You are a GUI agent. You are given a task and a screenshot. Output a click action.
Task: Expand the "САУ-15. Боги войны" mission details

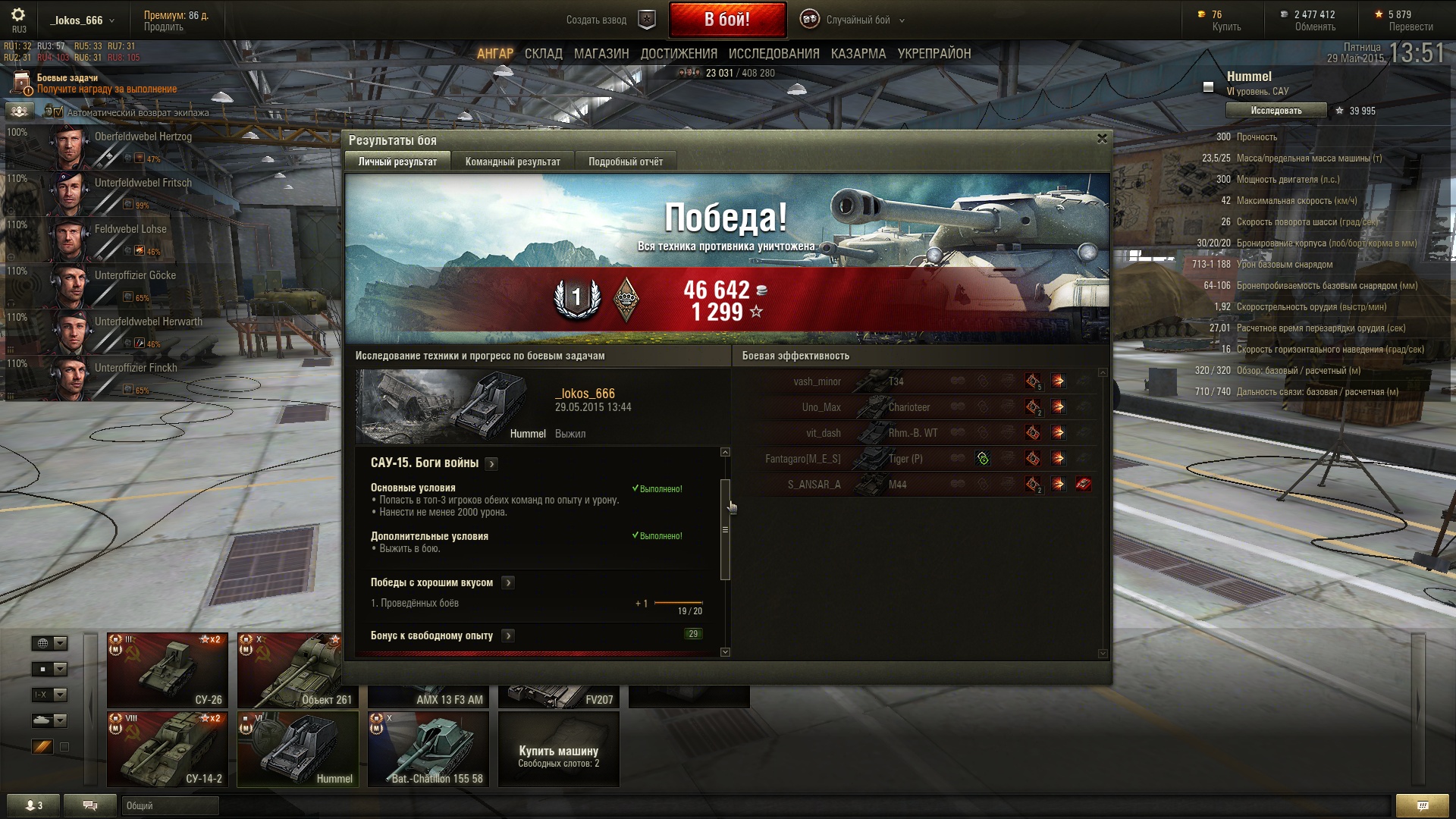491,463
